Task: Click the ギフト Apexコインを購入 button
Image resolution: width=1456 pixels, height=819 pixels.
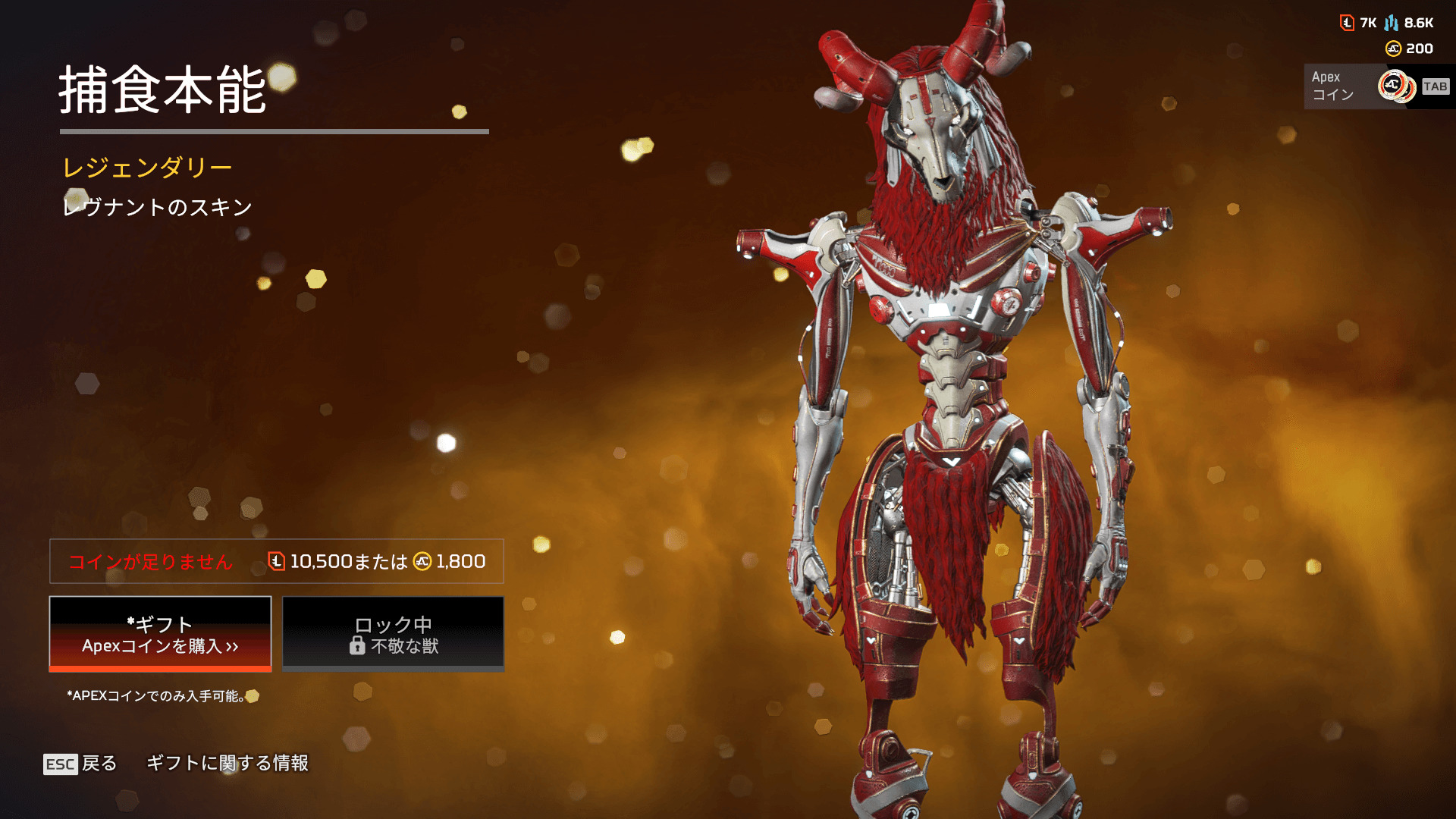Action: [x=160, y=634]
